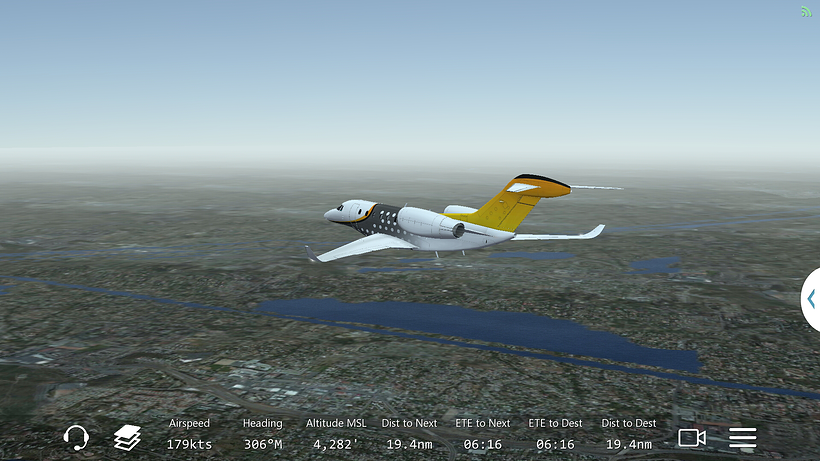Screen dimensions: 820x461
Task: Open the ATC headset communications menu
Action: pyautogui.click(x=76, y=437)
